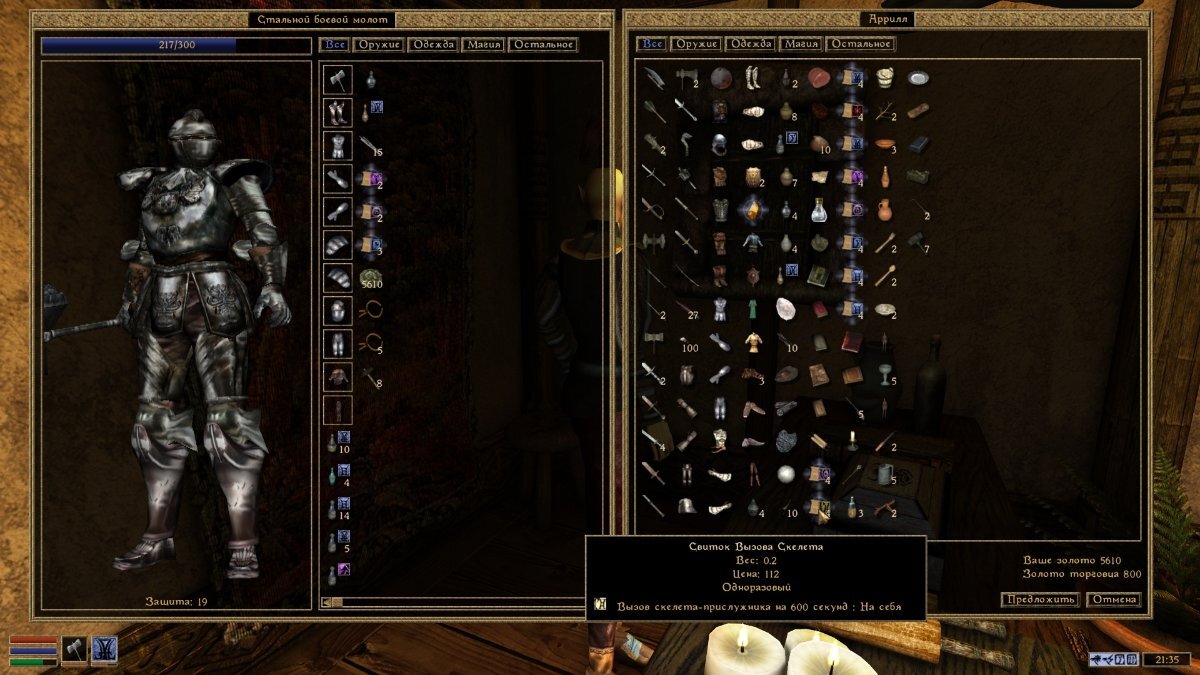
Task: Open Arrille's Магия category tab
Action: (x=802, y=44)
